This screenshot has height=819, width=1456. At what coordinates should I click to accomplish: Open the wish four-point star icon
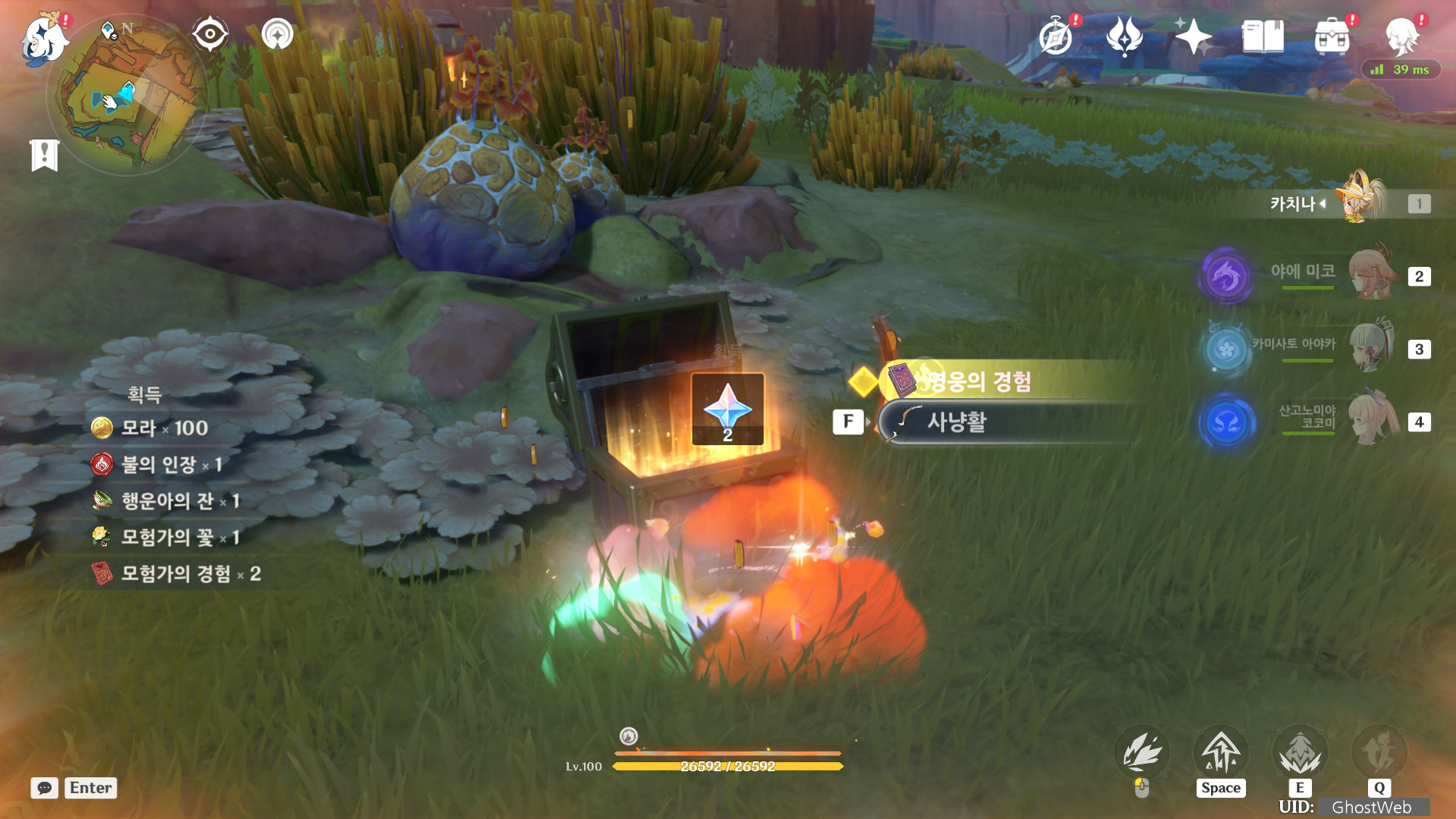tap(1193, 36)
